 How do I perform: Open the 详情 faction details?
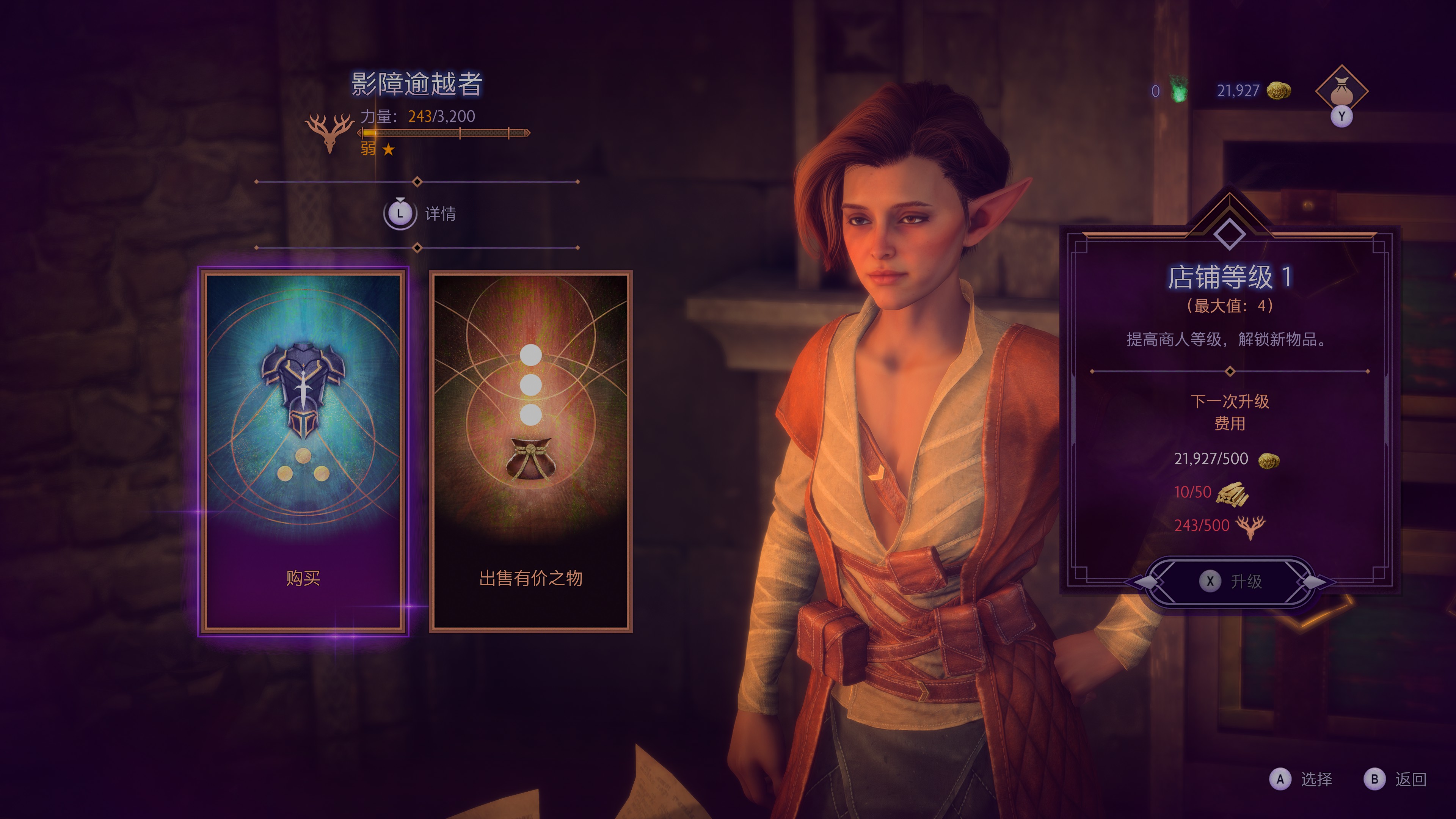(x=419, y=213)
